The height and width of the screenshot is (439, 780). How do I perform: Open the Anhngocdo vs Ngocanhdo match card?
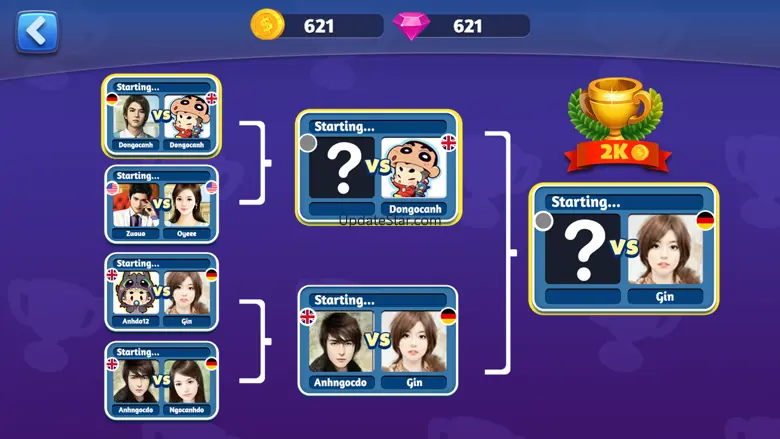(x=161, y=380)
